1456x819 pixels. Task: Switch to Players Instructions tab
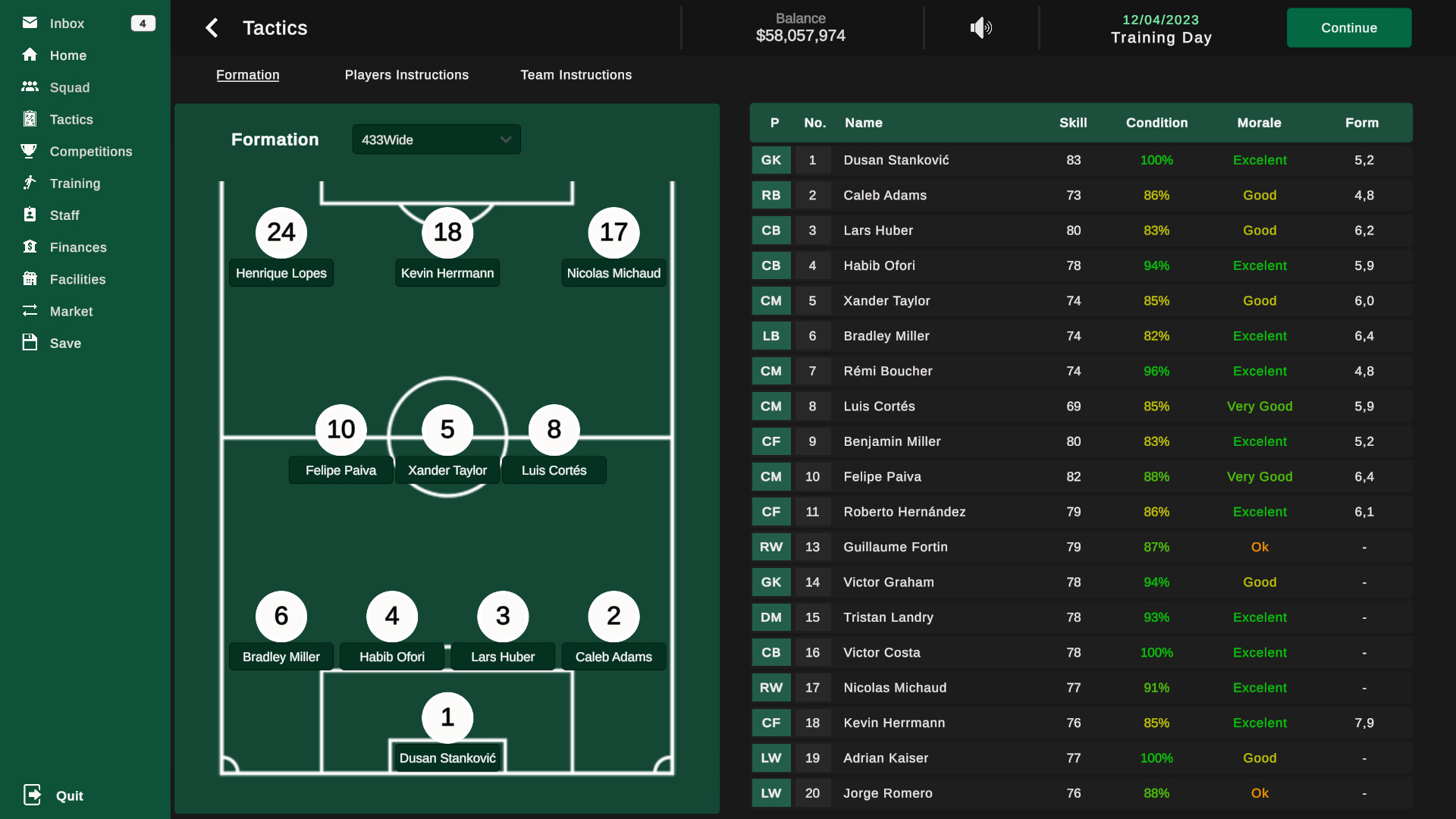[406, 74]
